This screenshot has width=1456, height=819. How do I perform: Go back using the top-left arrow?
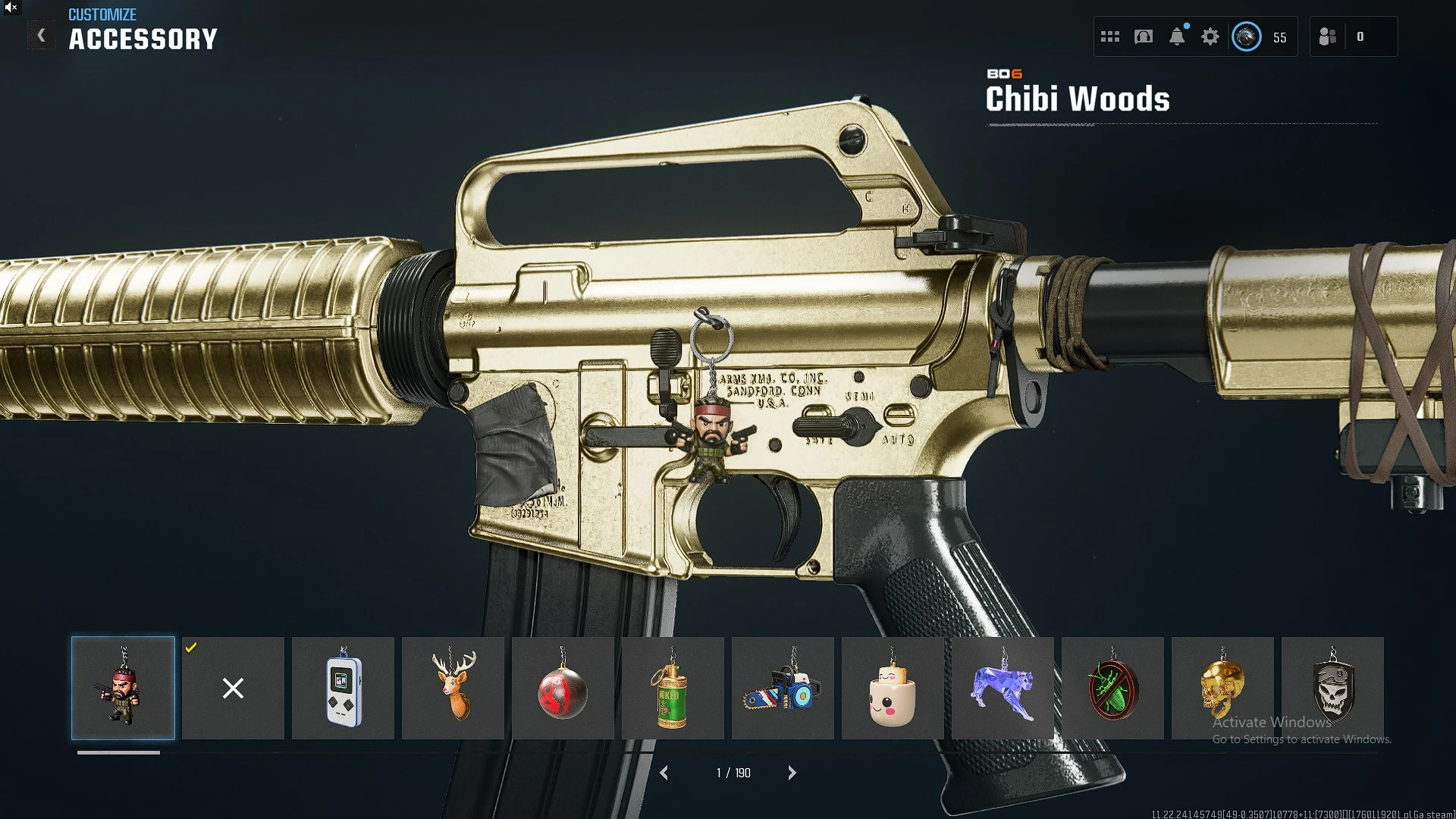point(42,36)
